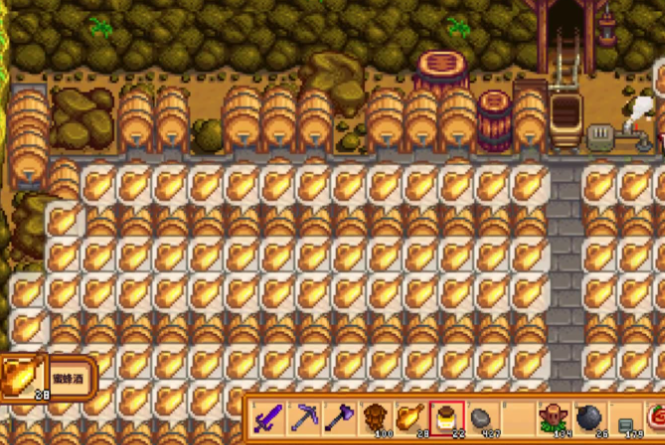
Task: Equip the pickaxe from the hotbar
Action: pyautogui.click(x=303, y=416)
